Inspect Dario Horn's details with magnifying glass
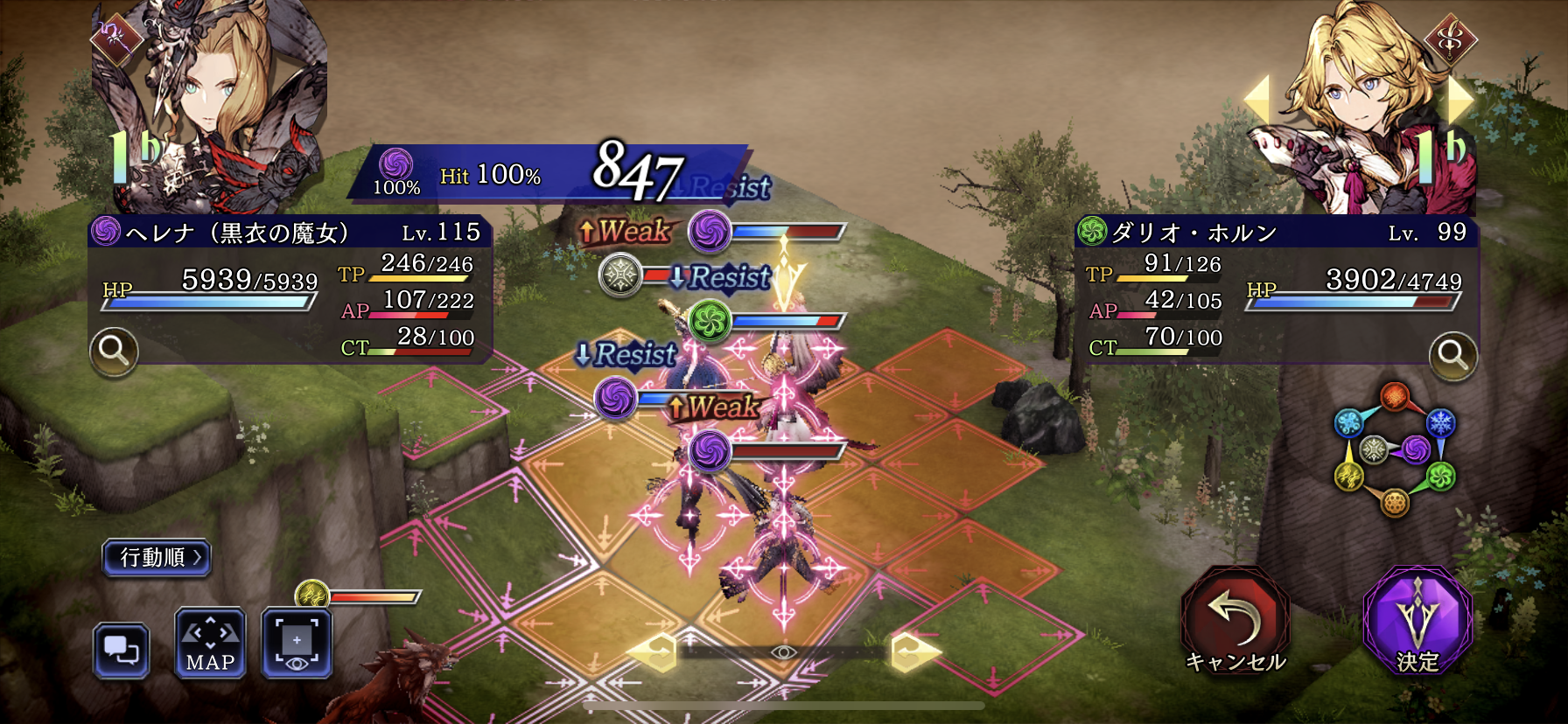Screen dimensions: 1568x724 coord(1452,356)
